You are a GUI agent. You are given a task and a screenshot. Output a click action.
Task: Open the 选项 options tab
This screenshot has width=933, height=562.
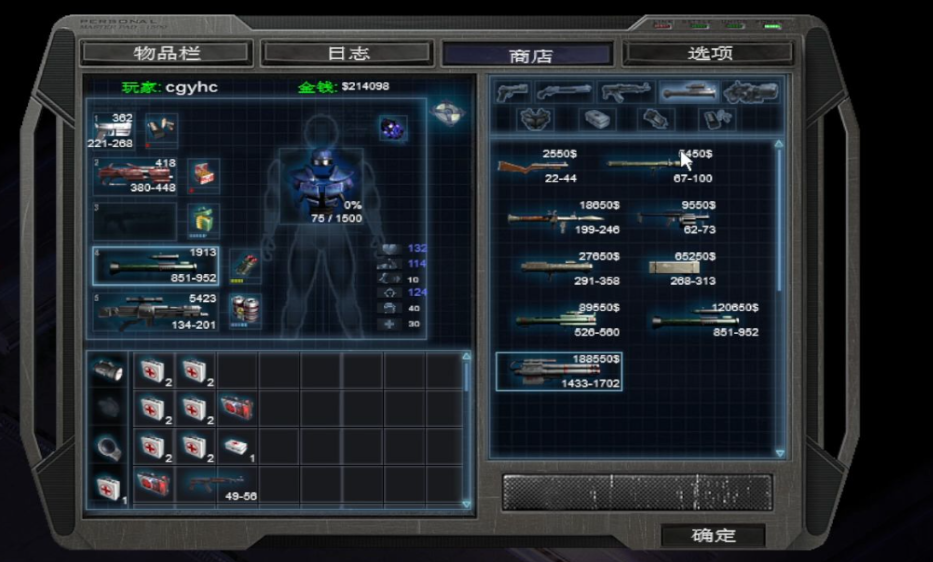click(708, 53)
